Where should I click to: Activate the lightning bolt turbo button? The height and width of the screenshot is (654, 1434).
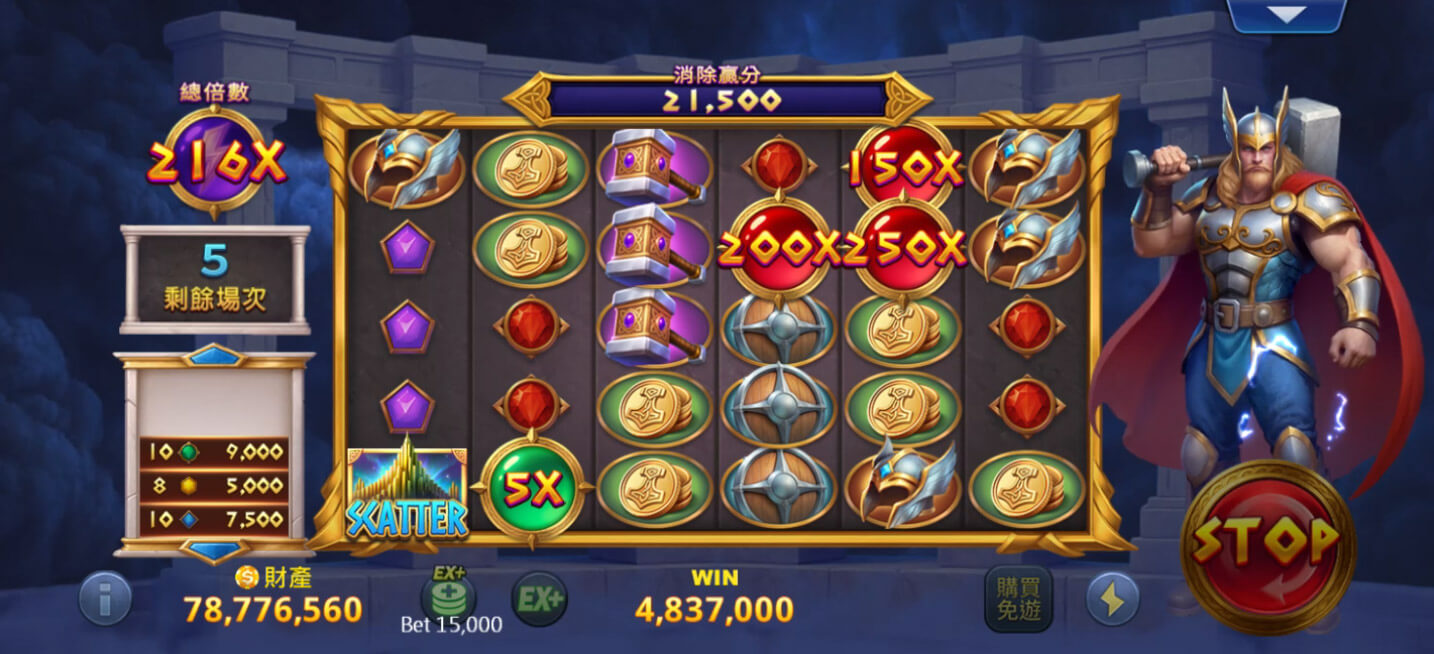1112,599
